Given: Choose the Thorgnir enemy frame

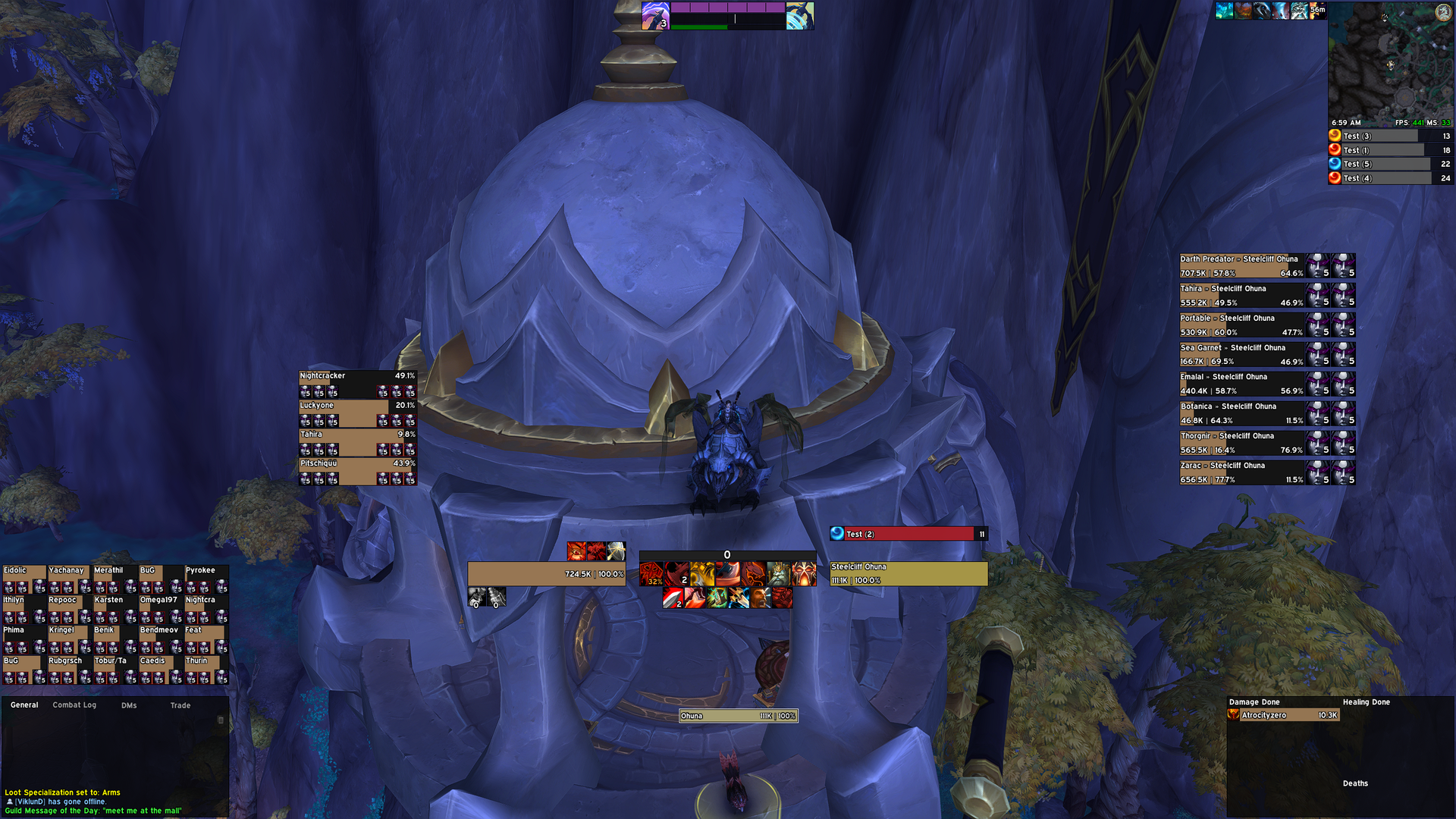Looking at the screenshot, I should (x=1241, y=443).
